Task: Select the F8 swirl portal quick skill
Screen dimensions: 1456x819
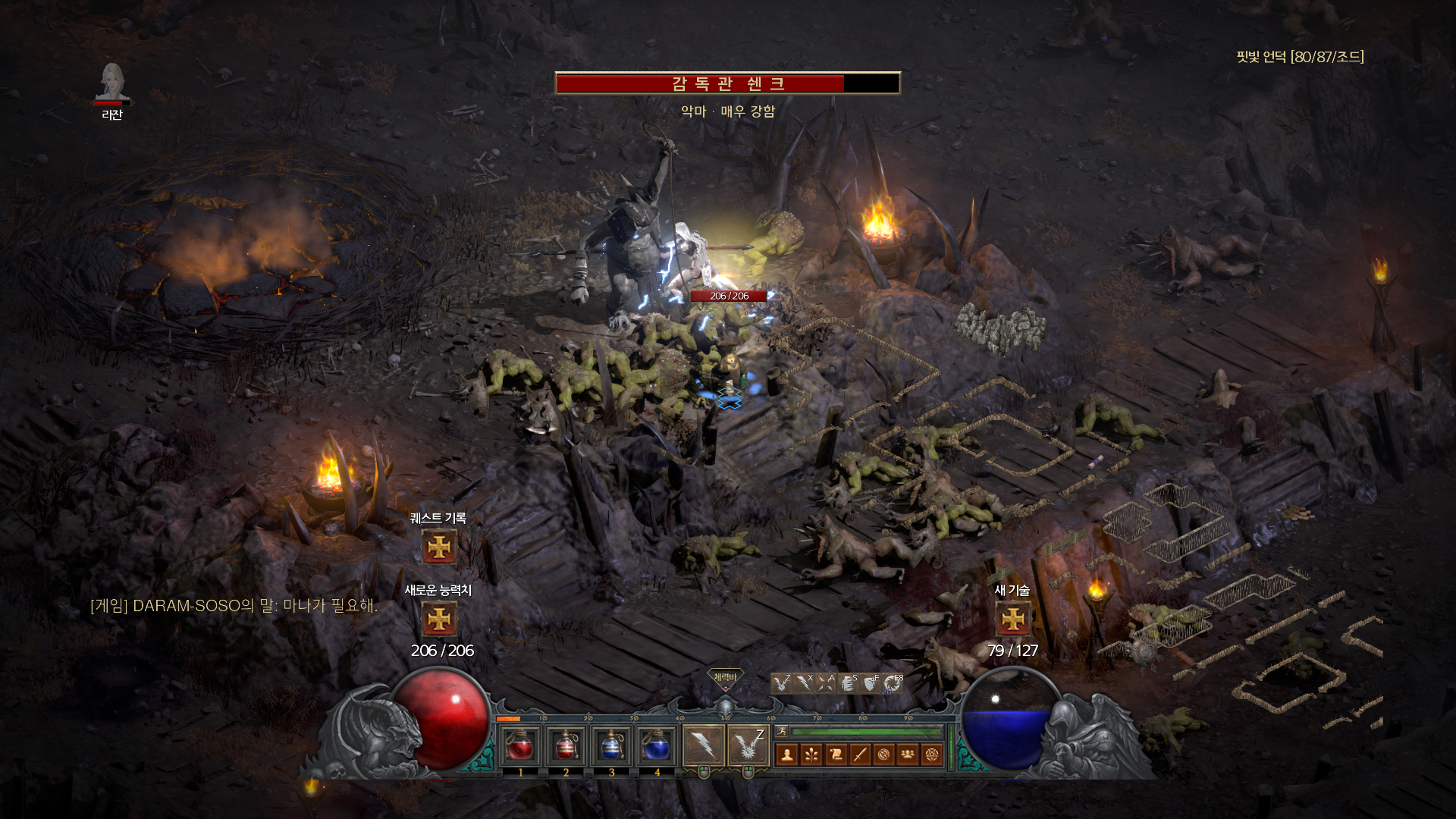Action: [x=893, y=683]
